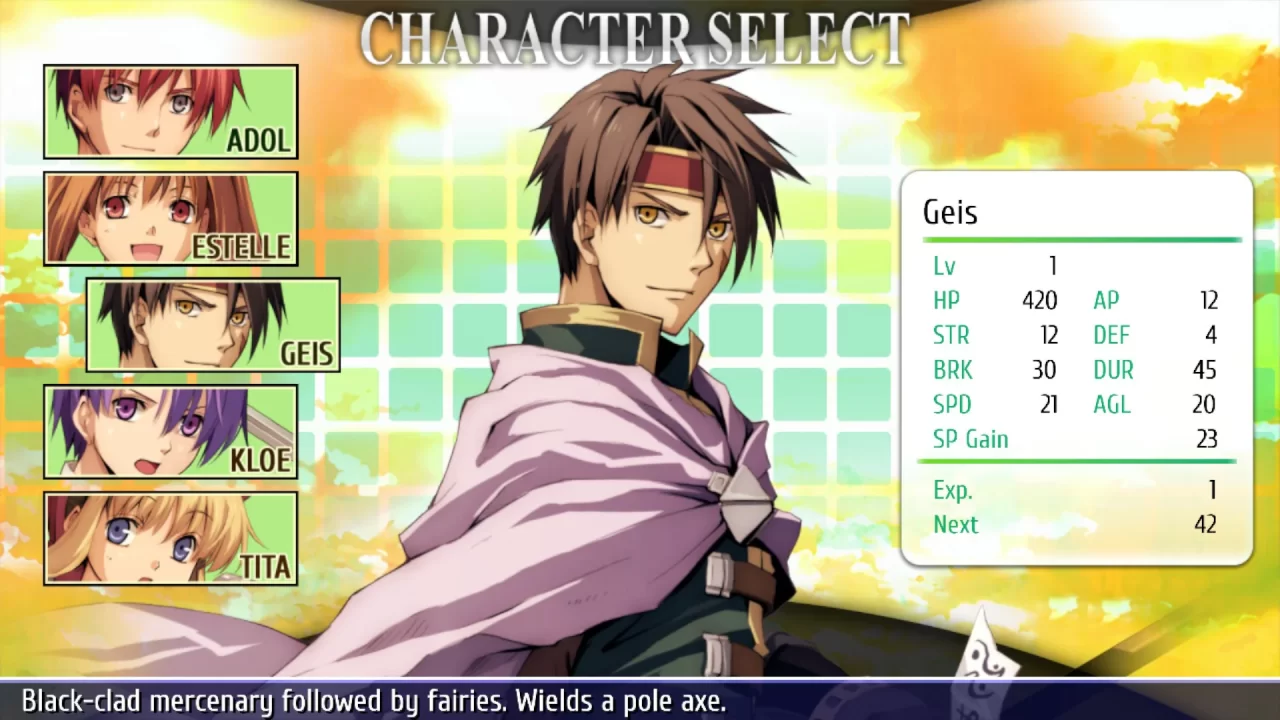Select the ESTELLE character portrait

tap(170, 217)
